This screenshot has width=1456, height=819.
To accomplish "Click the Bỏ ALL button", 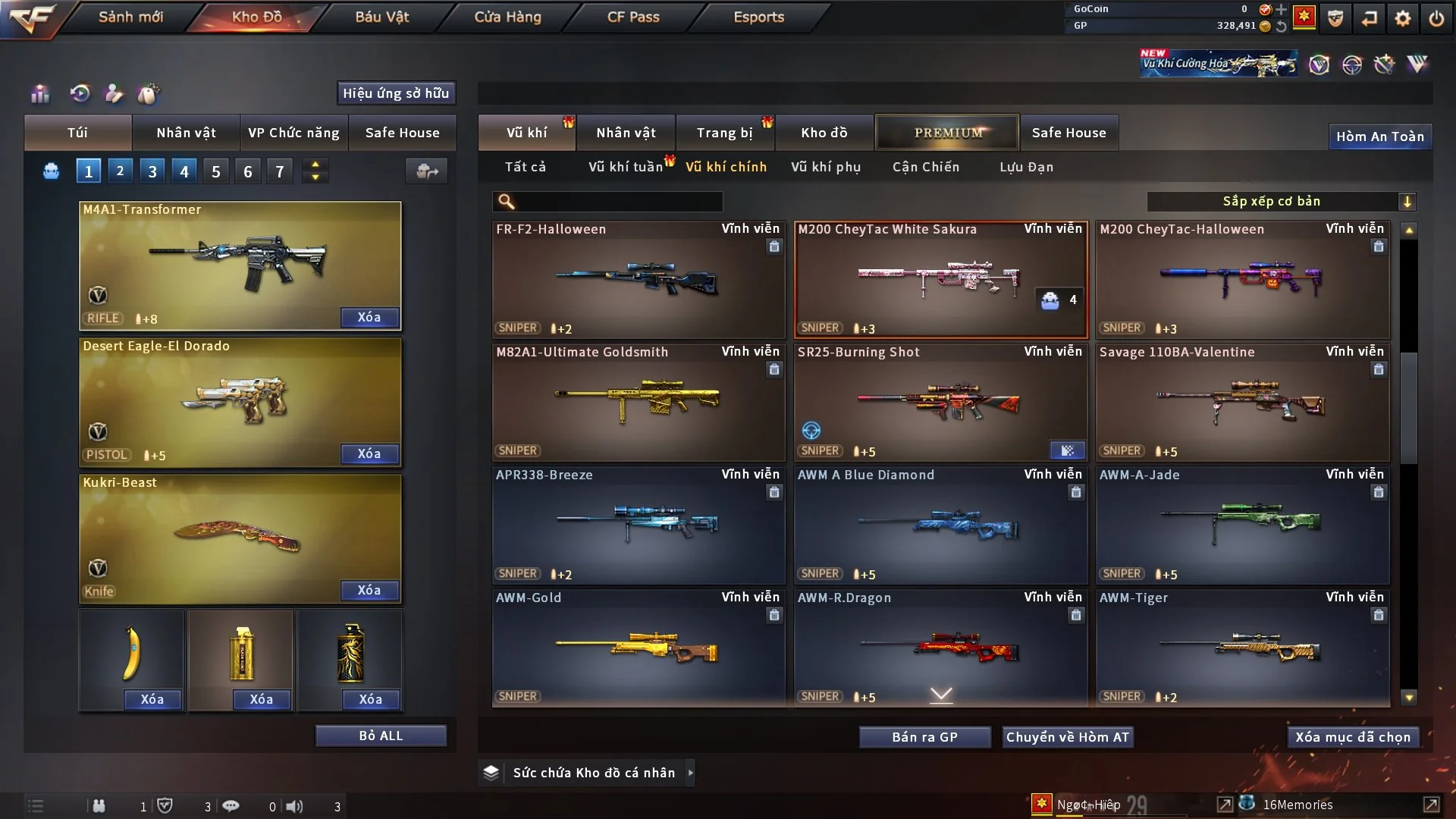I will click(381, 736).
